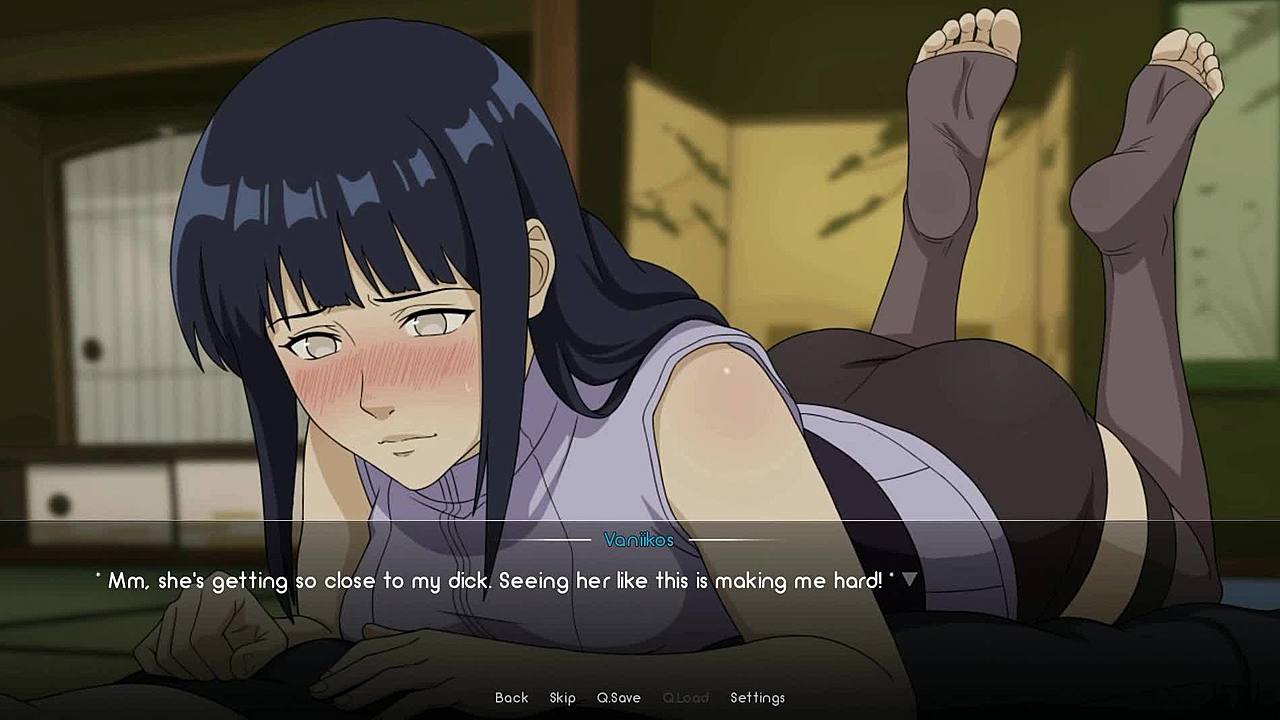Advance dialogue via the down arrow indicator
This screenshot has height=720, width=1280.
click(x=910, y=580)
